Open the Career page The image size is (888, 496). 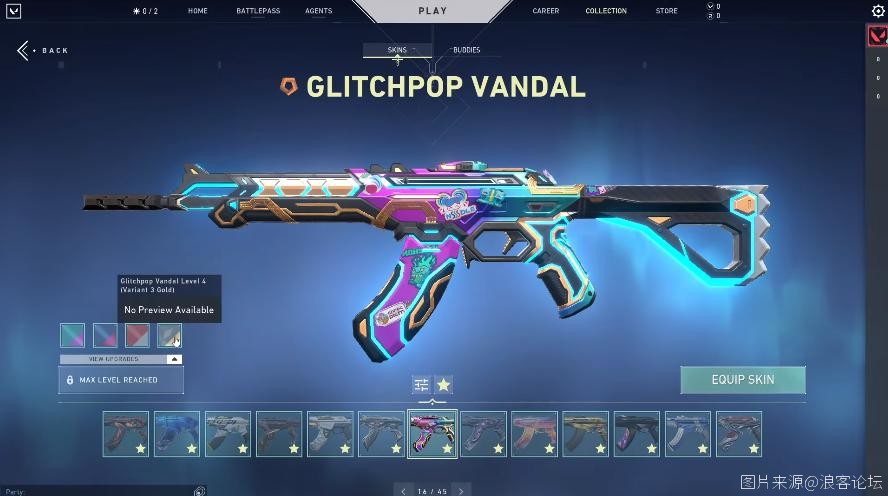coord(546,11)
